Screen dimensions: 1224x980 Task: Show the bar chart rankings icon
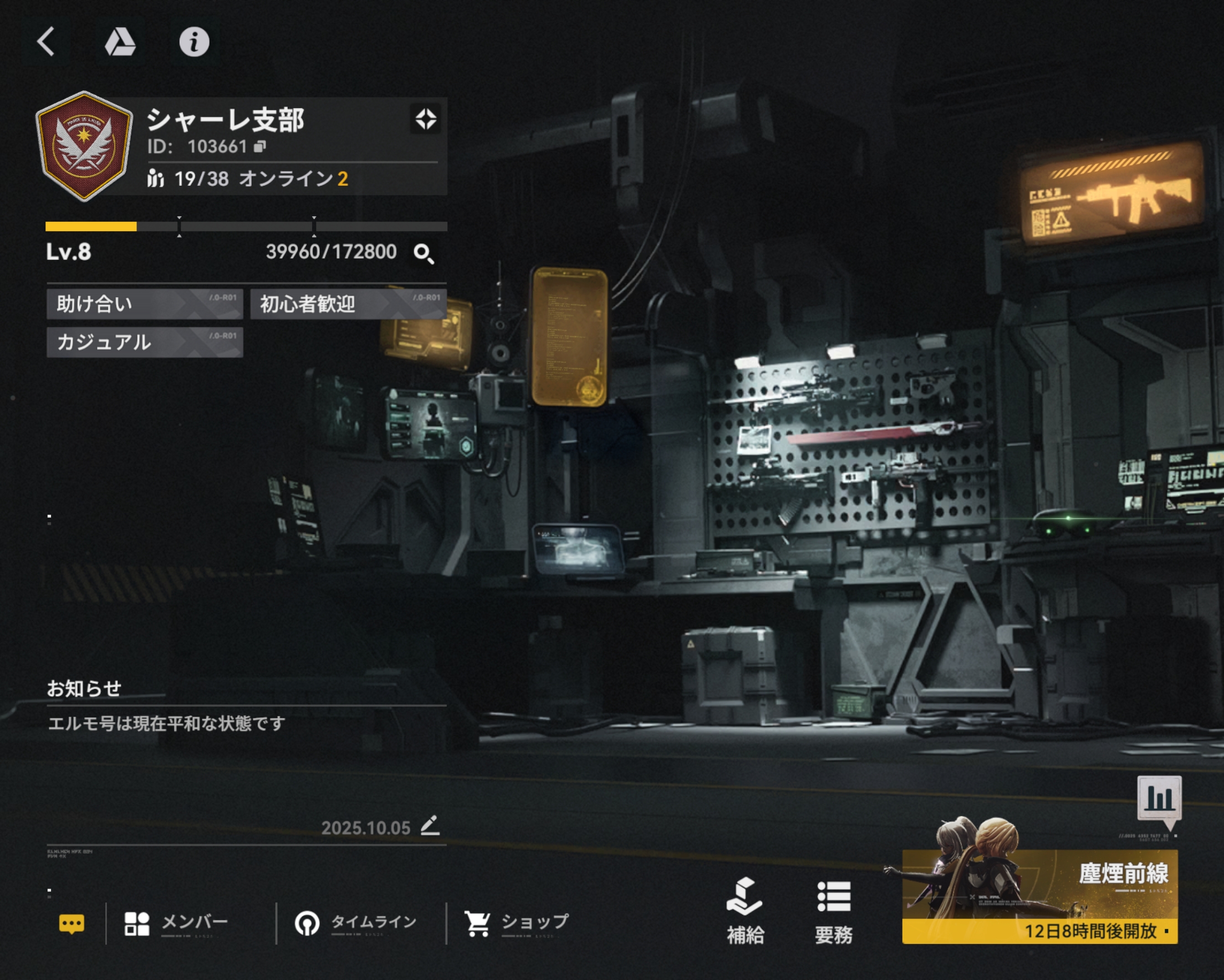point(1159,799)
